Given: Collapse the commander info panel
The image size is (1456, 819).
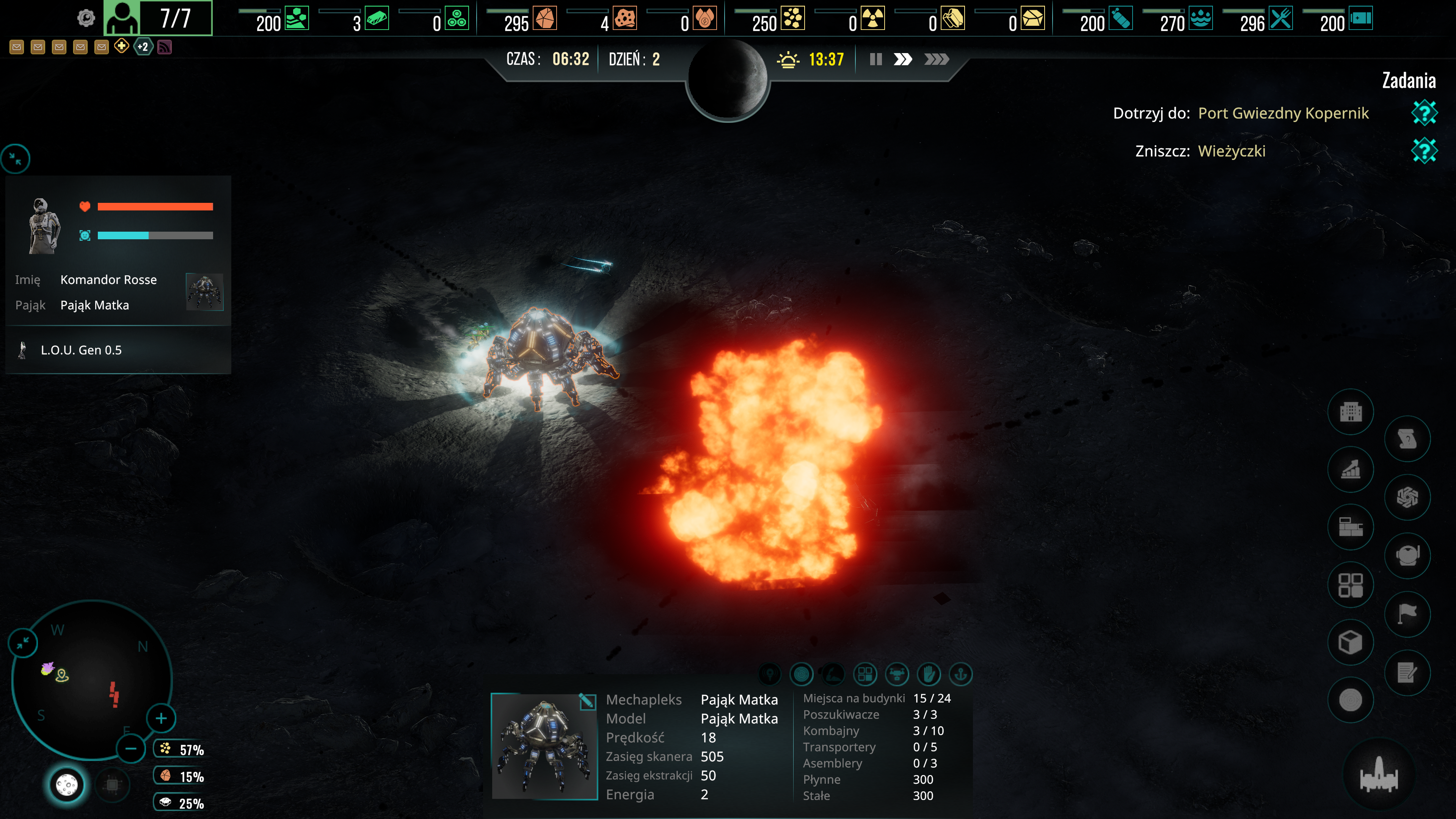Looking at the screenshot, I should 16,159.
